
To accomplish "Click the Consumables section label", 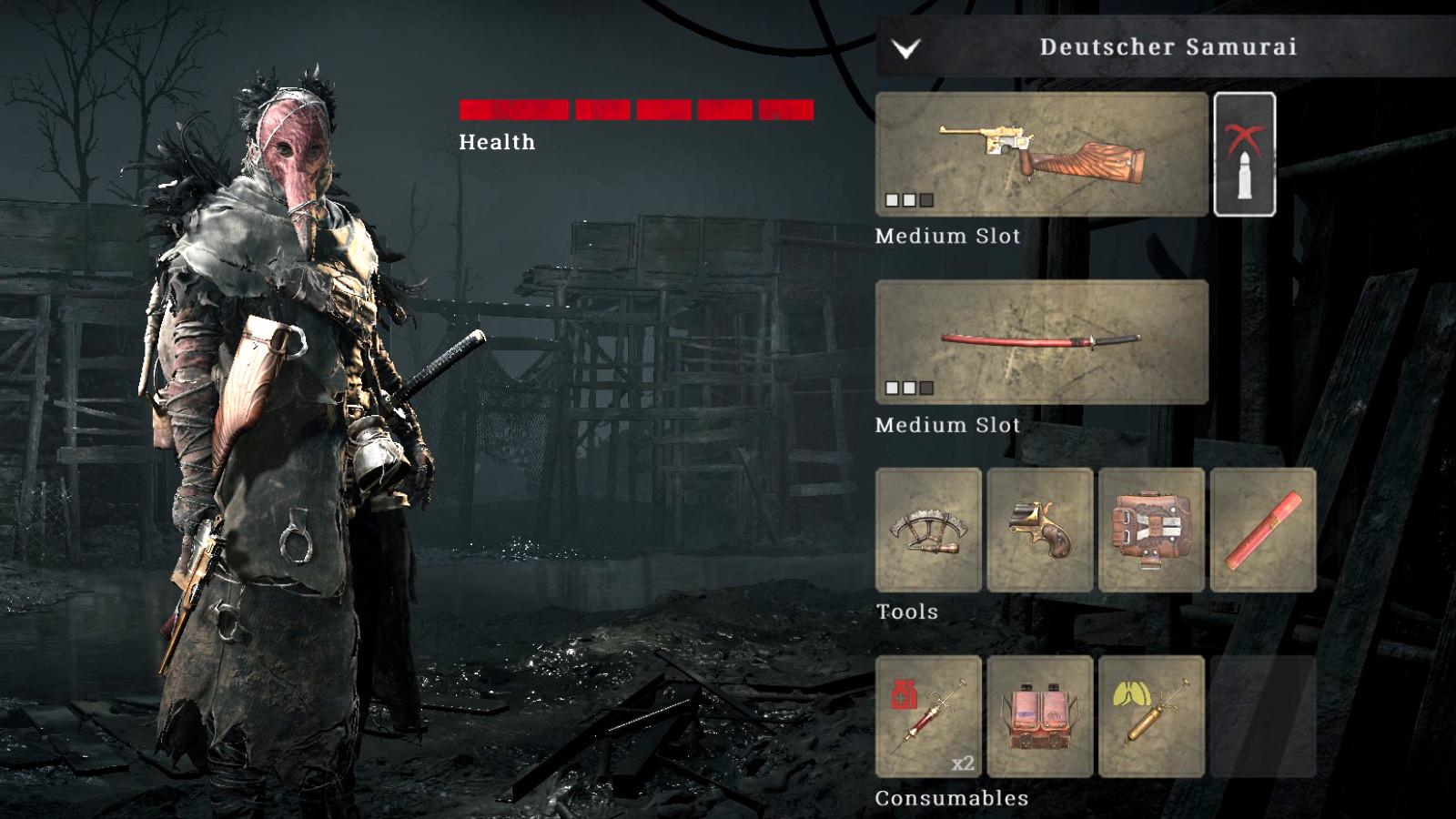I will (950, 799).
